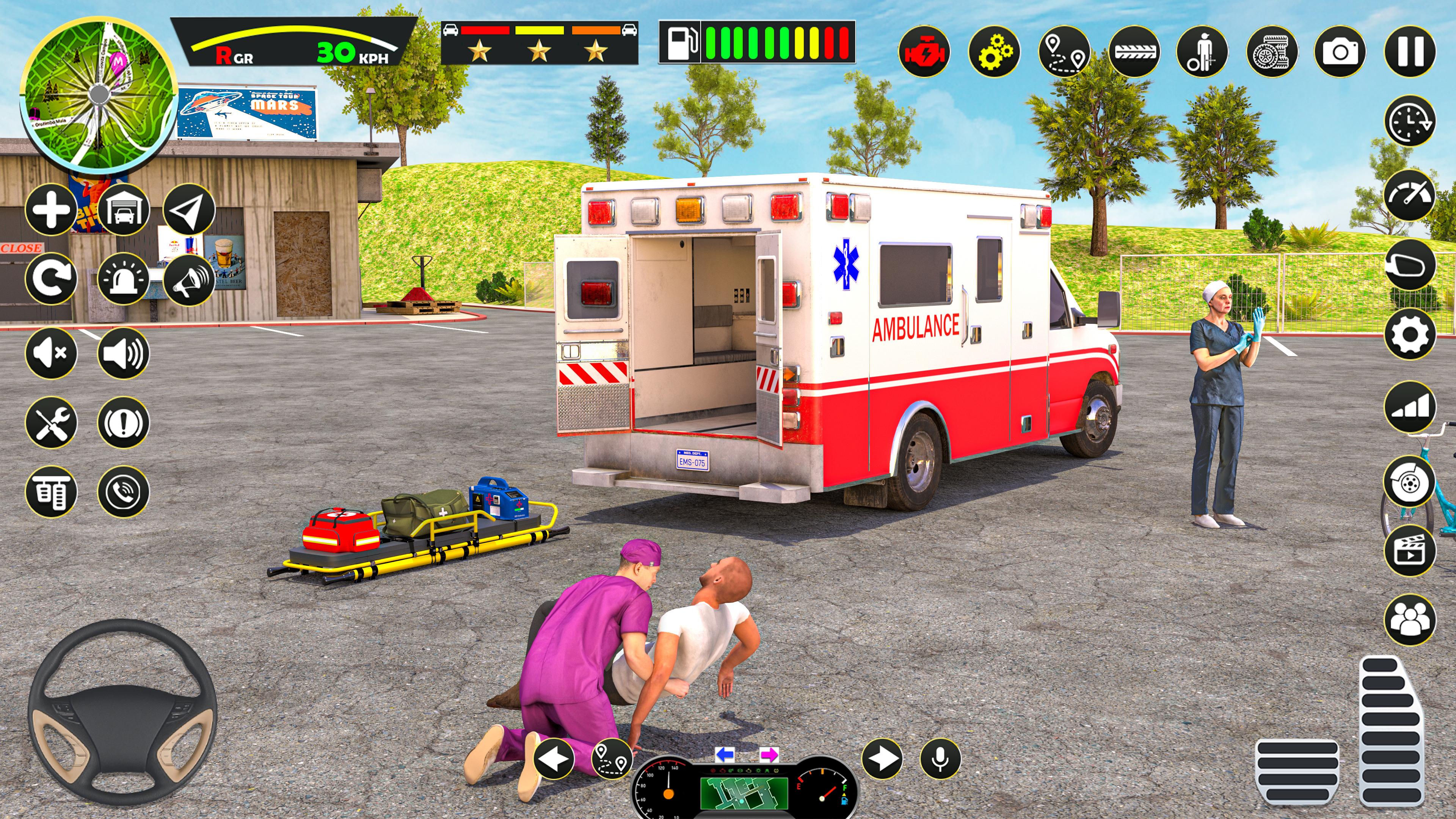Toggle the side mirror view button

[x=1410, y=265]
